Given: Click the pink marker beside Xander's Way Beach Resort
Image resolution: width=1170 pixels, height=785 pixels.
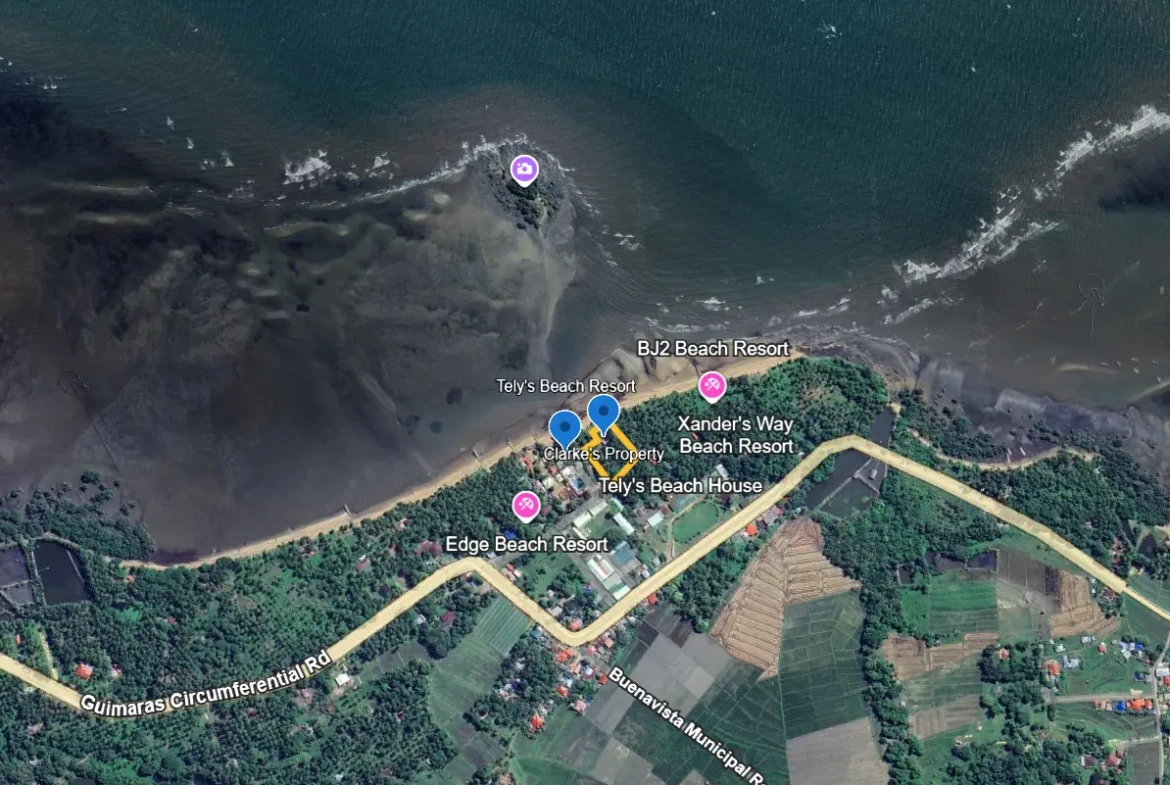Looking at the screenshot, I should click(712, 385).
